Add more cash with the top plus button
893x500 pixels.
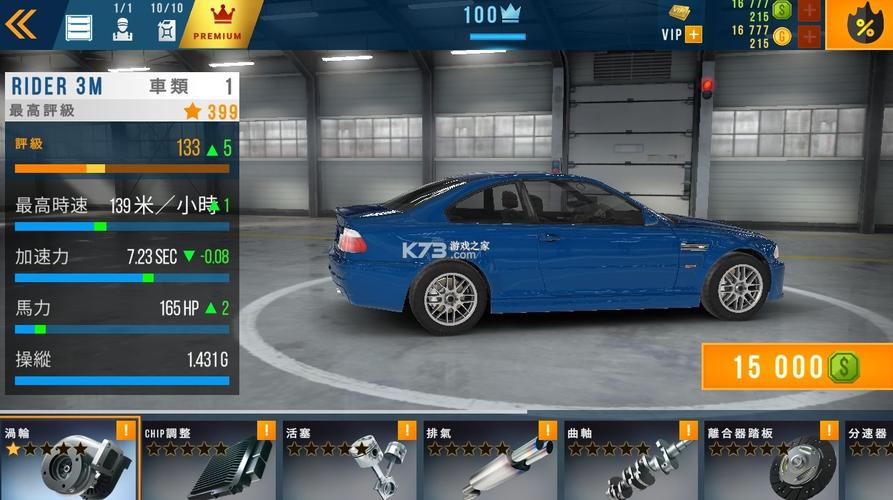(x=809, y=11)
